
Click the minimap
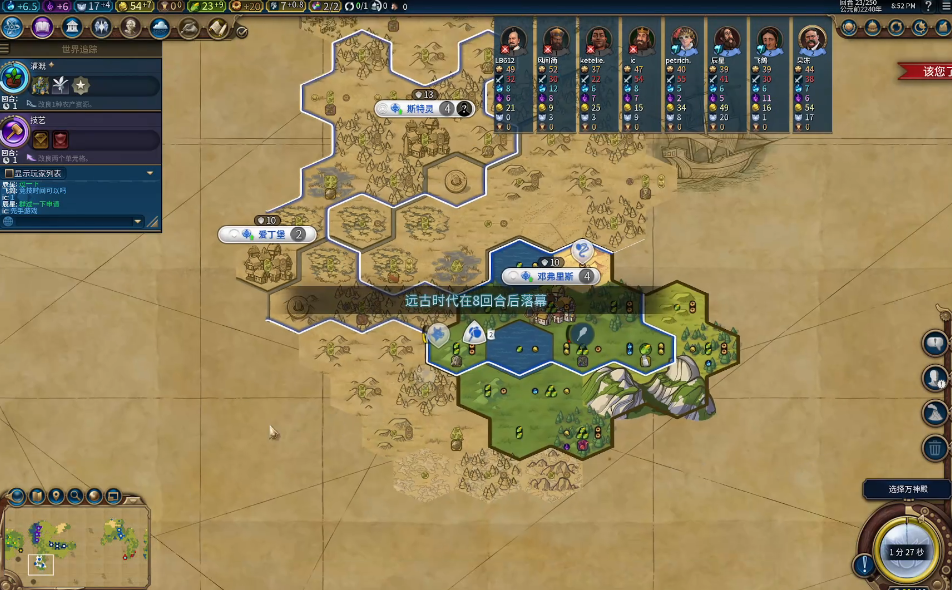coord(76,540)
